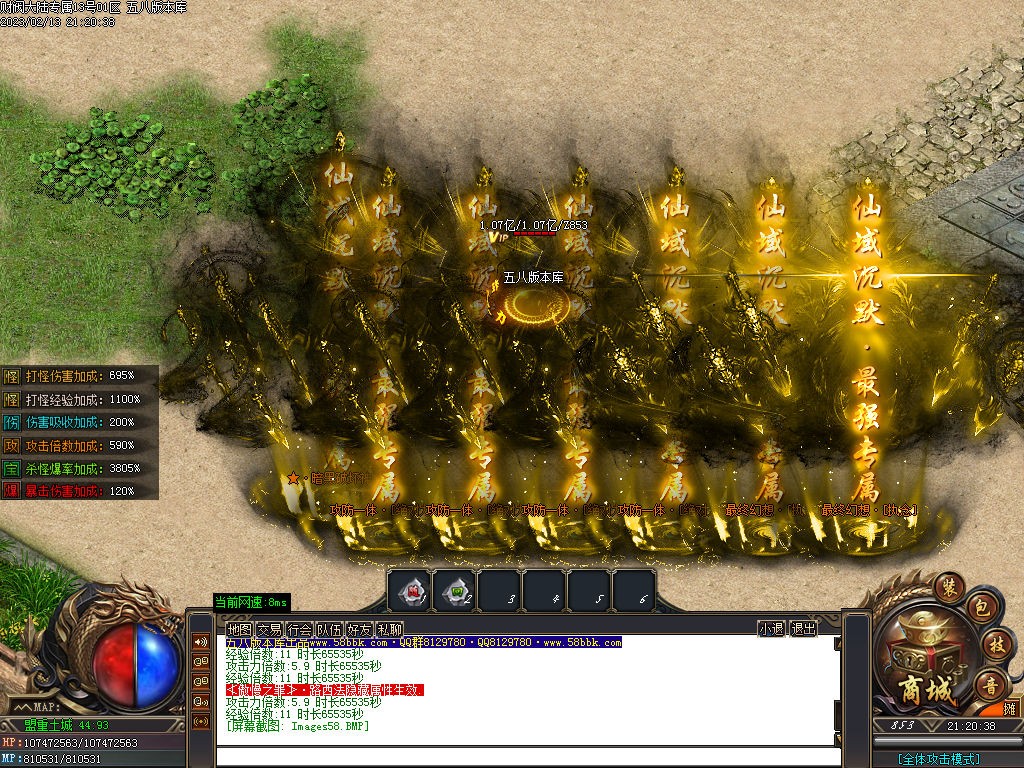Click the speaker chat channel icon

click(201, 642)
